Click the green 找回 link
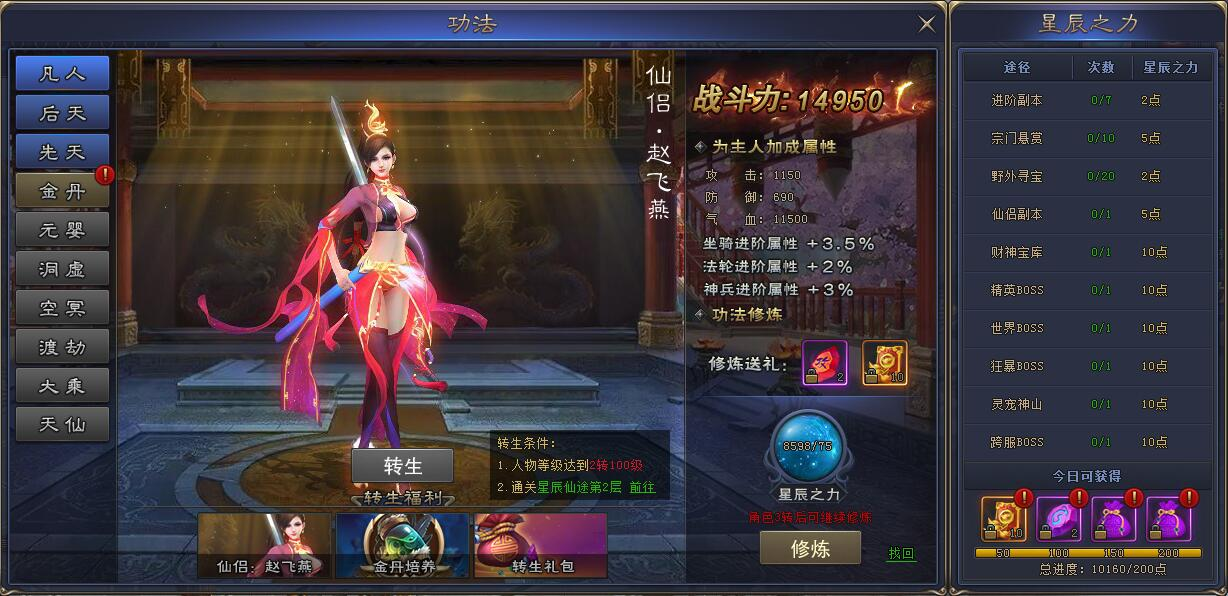1228x596 pixels. pyautogui.click(x=901, y=553)
